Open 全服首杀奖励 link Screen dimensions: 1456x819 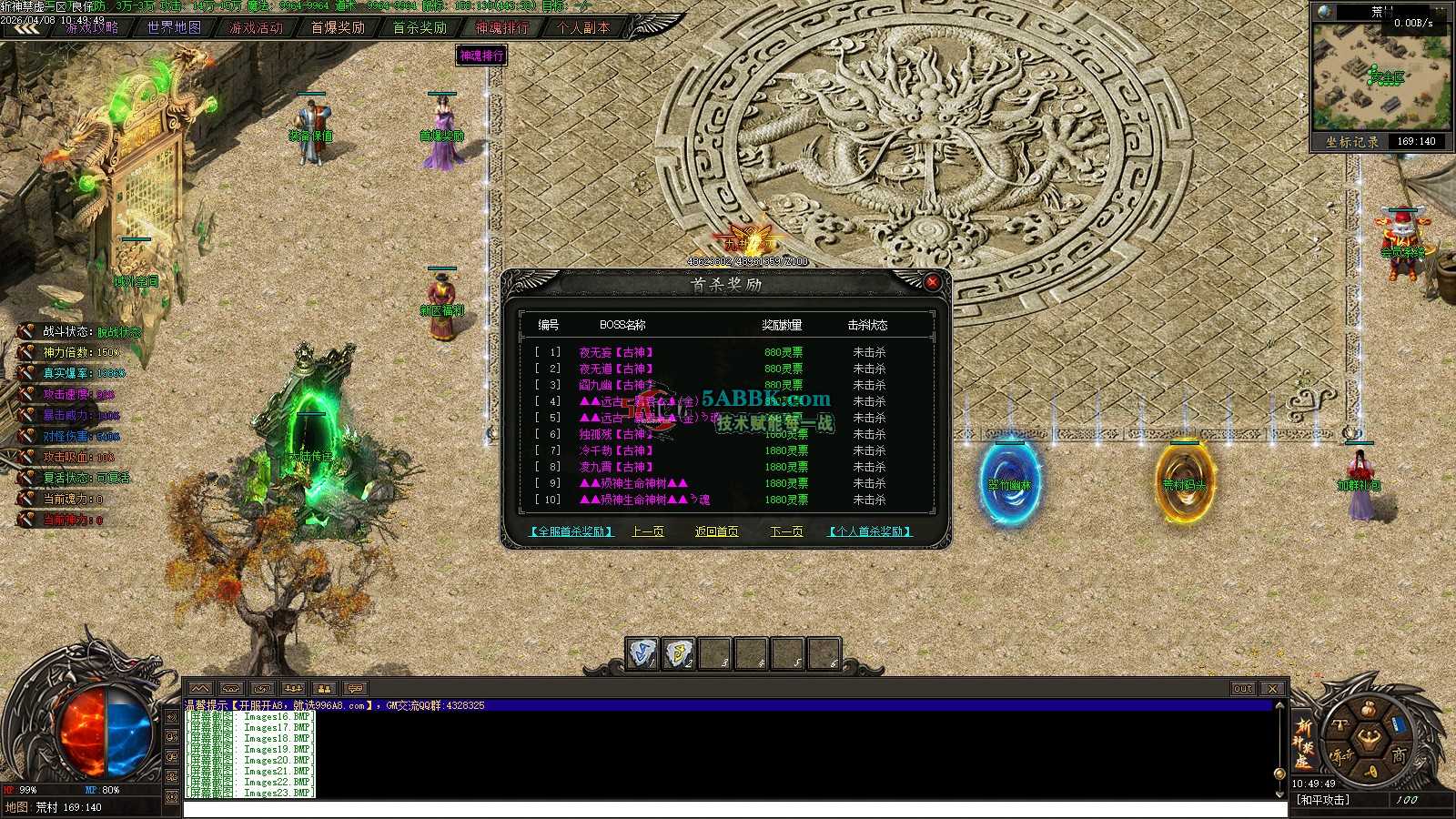click(571, 531)
